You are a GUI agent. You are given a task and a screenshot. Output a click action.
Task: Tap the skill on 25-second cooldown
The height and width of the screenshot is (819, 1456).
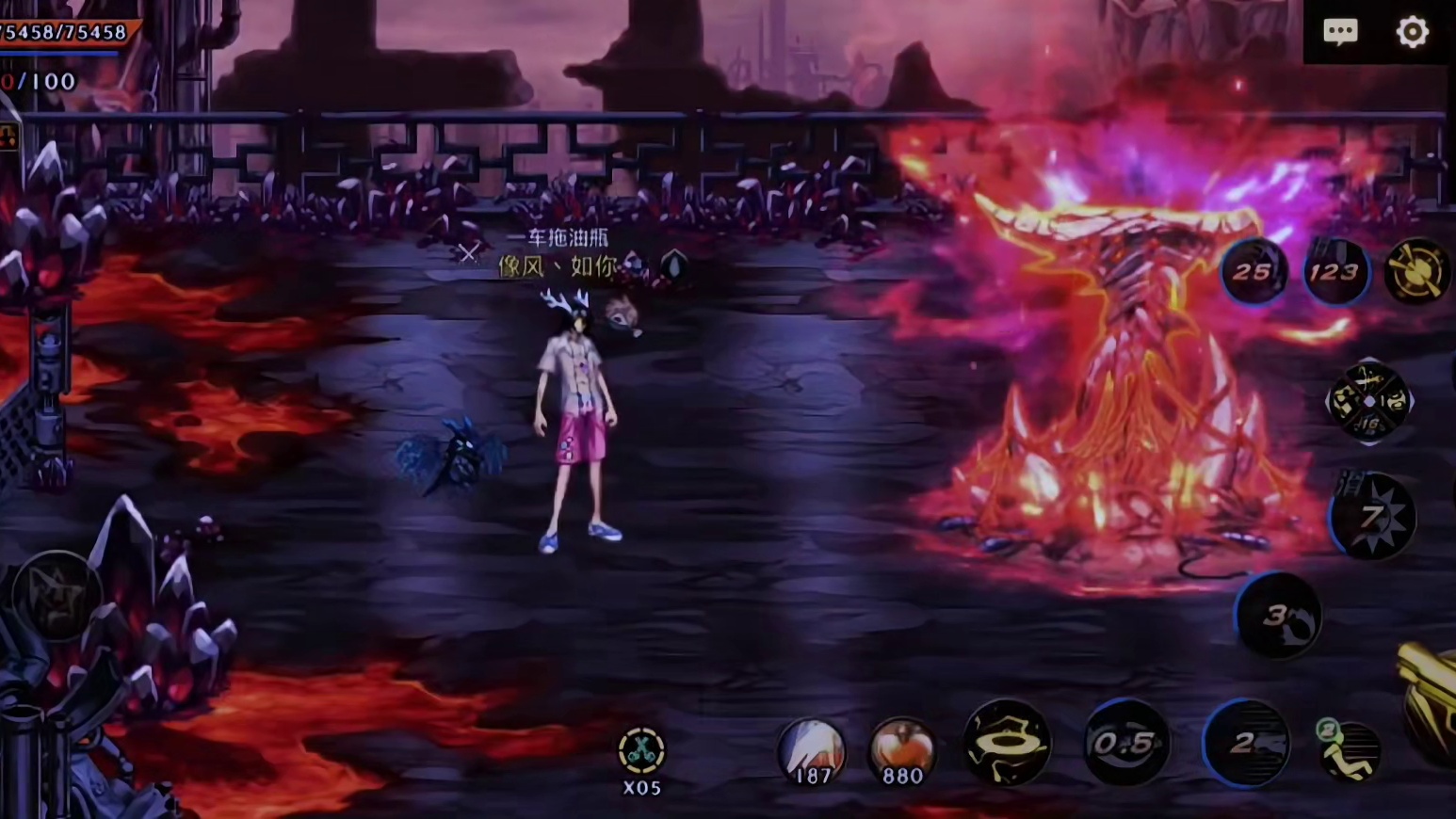pos(1254,272)
